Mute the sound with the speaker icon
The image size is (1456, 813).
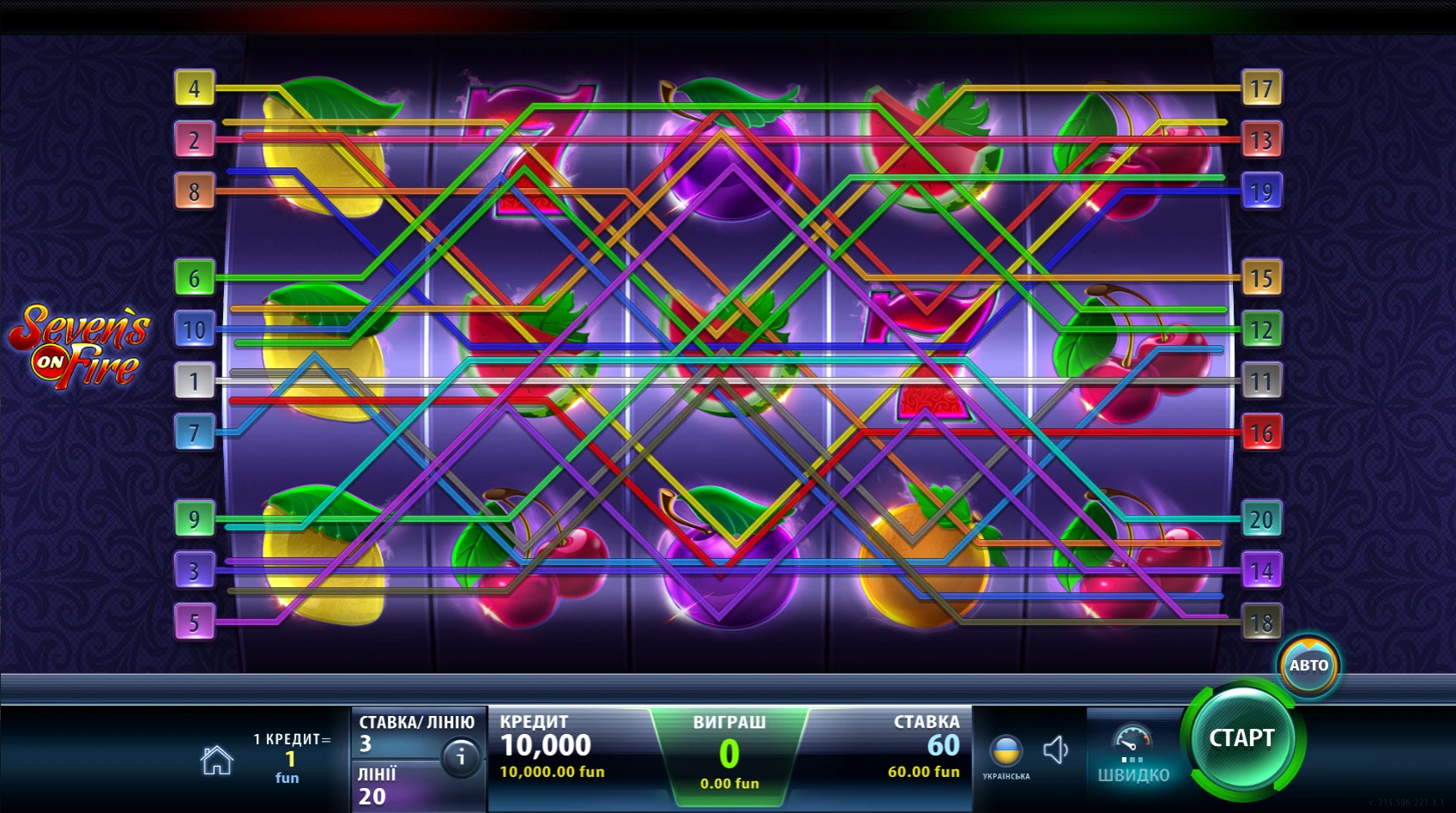point(1055,750)
